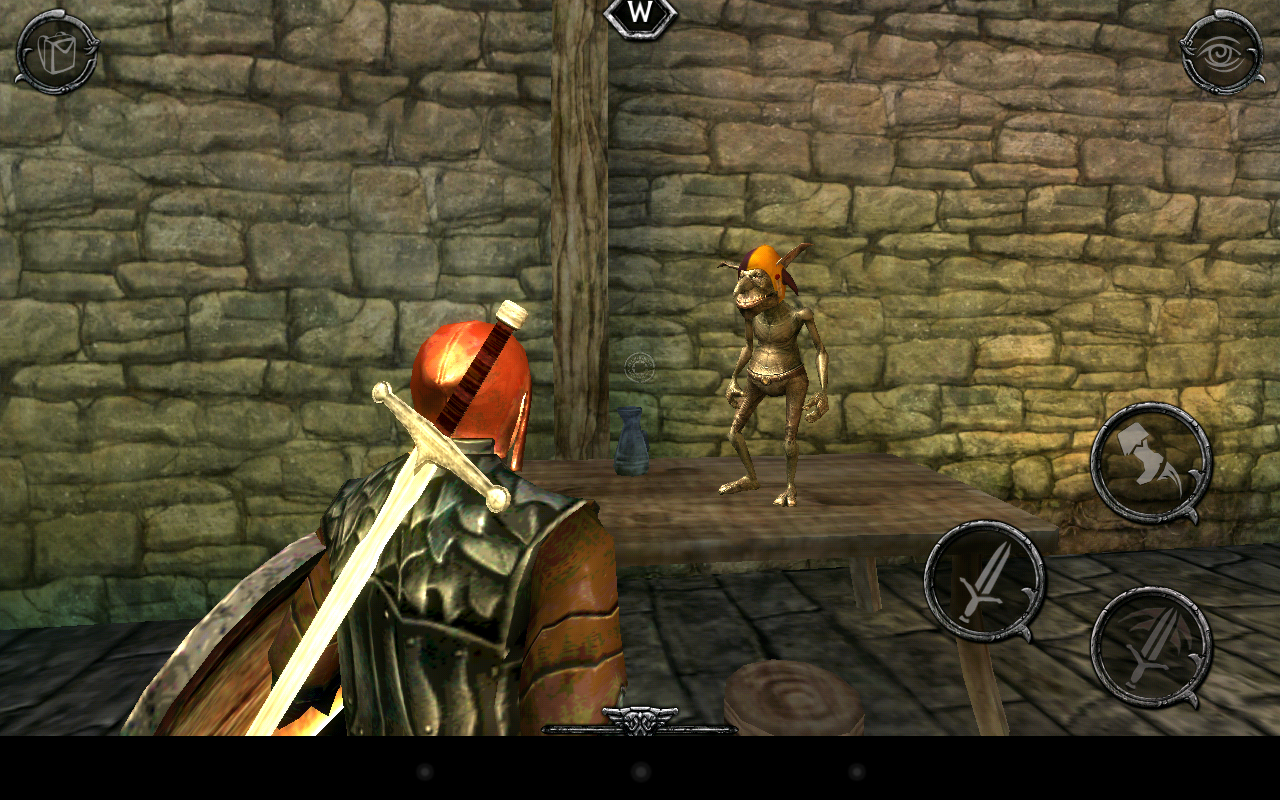This screenshot has height=800, width=1280.
Task: Toggle sneak mode using the eye icon
Action: (1222, 52)
